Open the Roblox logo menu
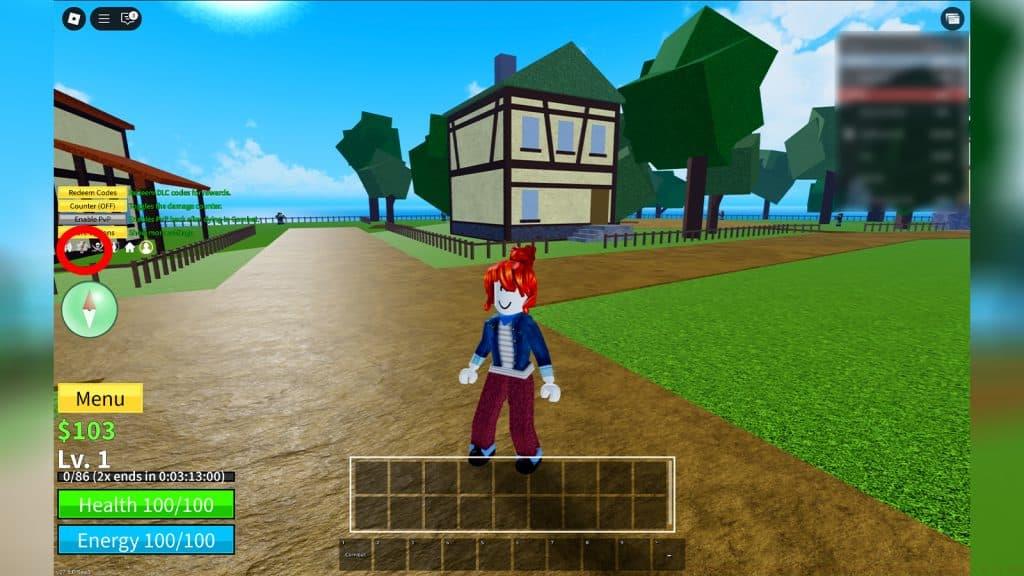This screenshot has width=1024, height=576. coord(74,18)
